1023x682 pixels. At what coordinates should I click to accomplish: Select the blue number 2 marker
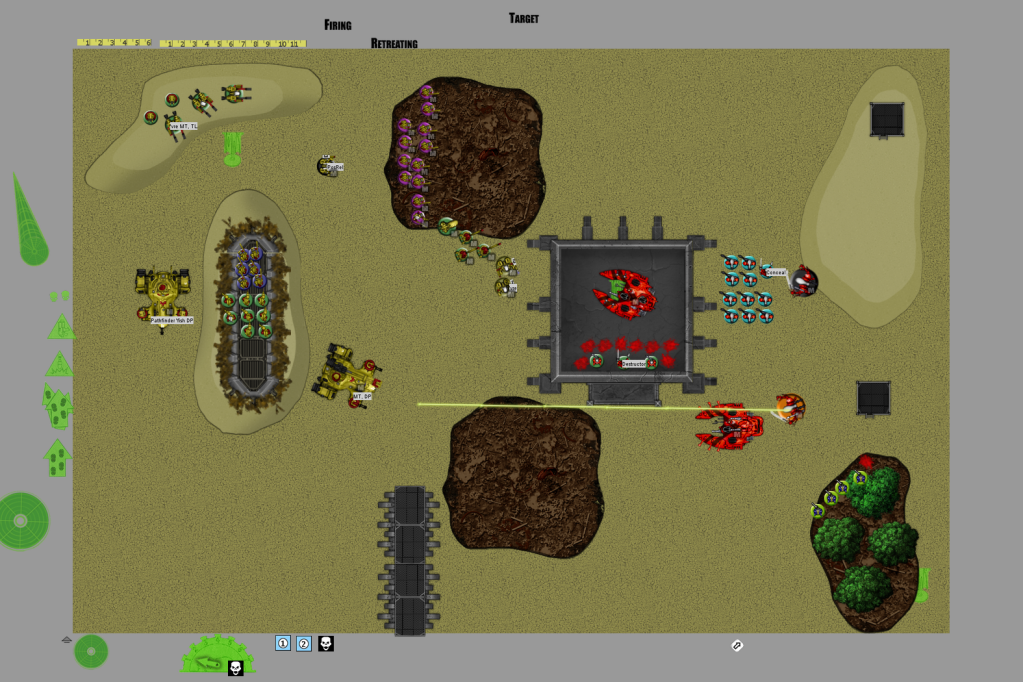[x=304, y=643]
